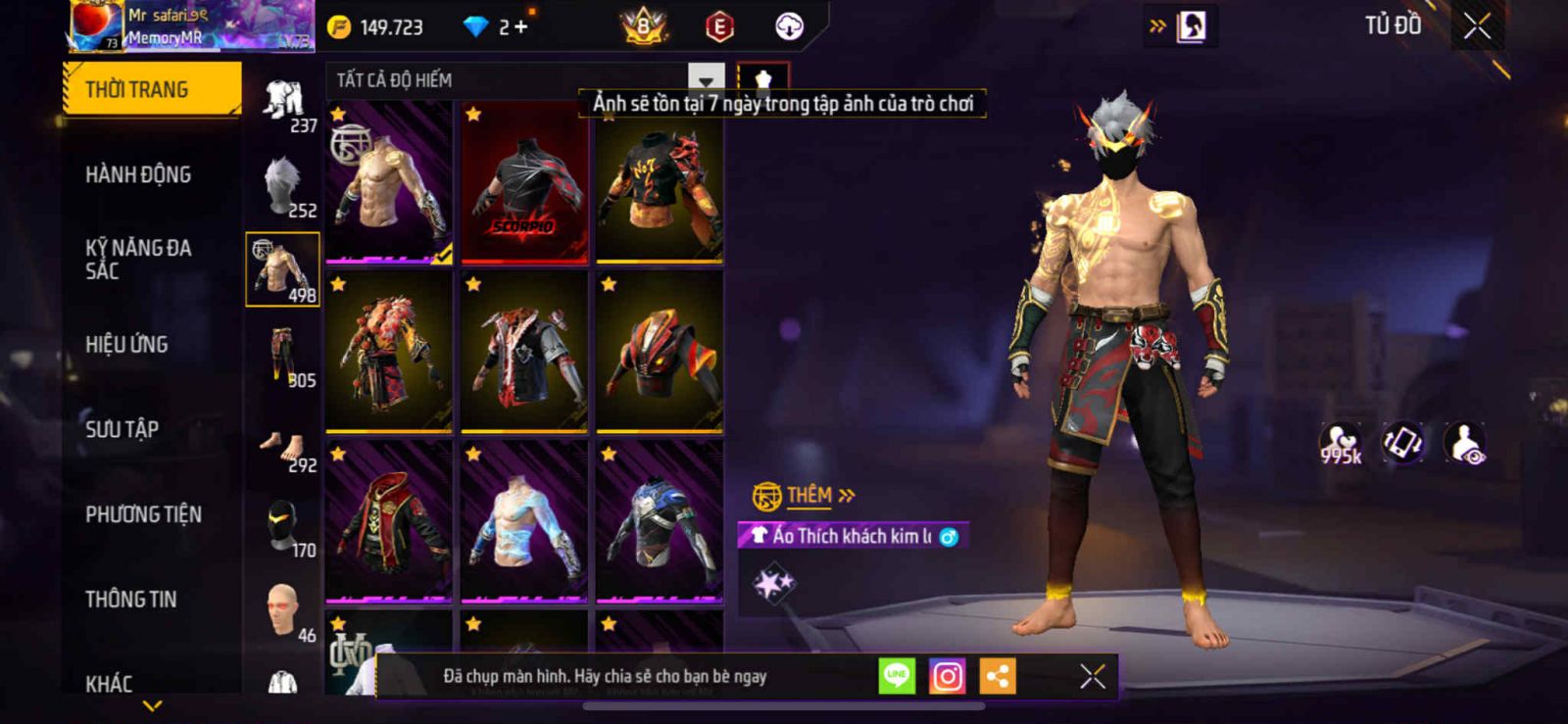
Task: Select the red Scorpio shirt item
Action: (x=524, y=183)
